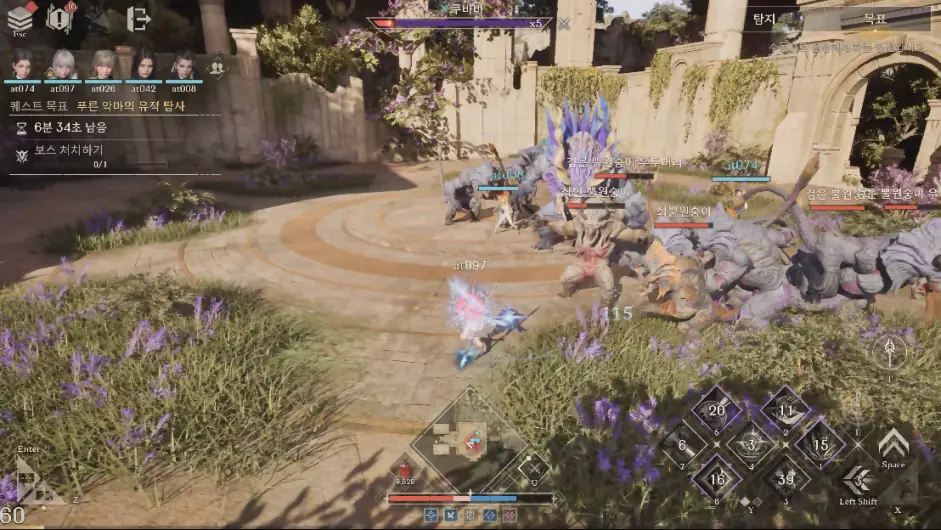Open the exclamation alert notifications icon
The width and height of the screenshot is (941, 530).
click(x=60, y=17)
